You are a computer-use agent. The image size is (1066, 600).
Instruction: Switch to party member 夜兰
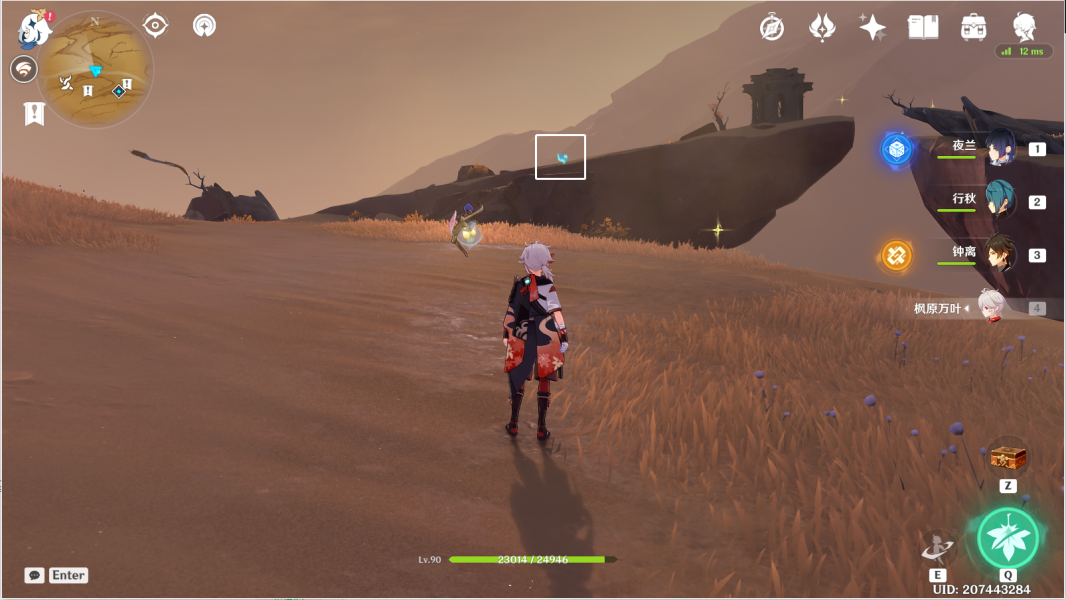point(999,148)
